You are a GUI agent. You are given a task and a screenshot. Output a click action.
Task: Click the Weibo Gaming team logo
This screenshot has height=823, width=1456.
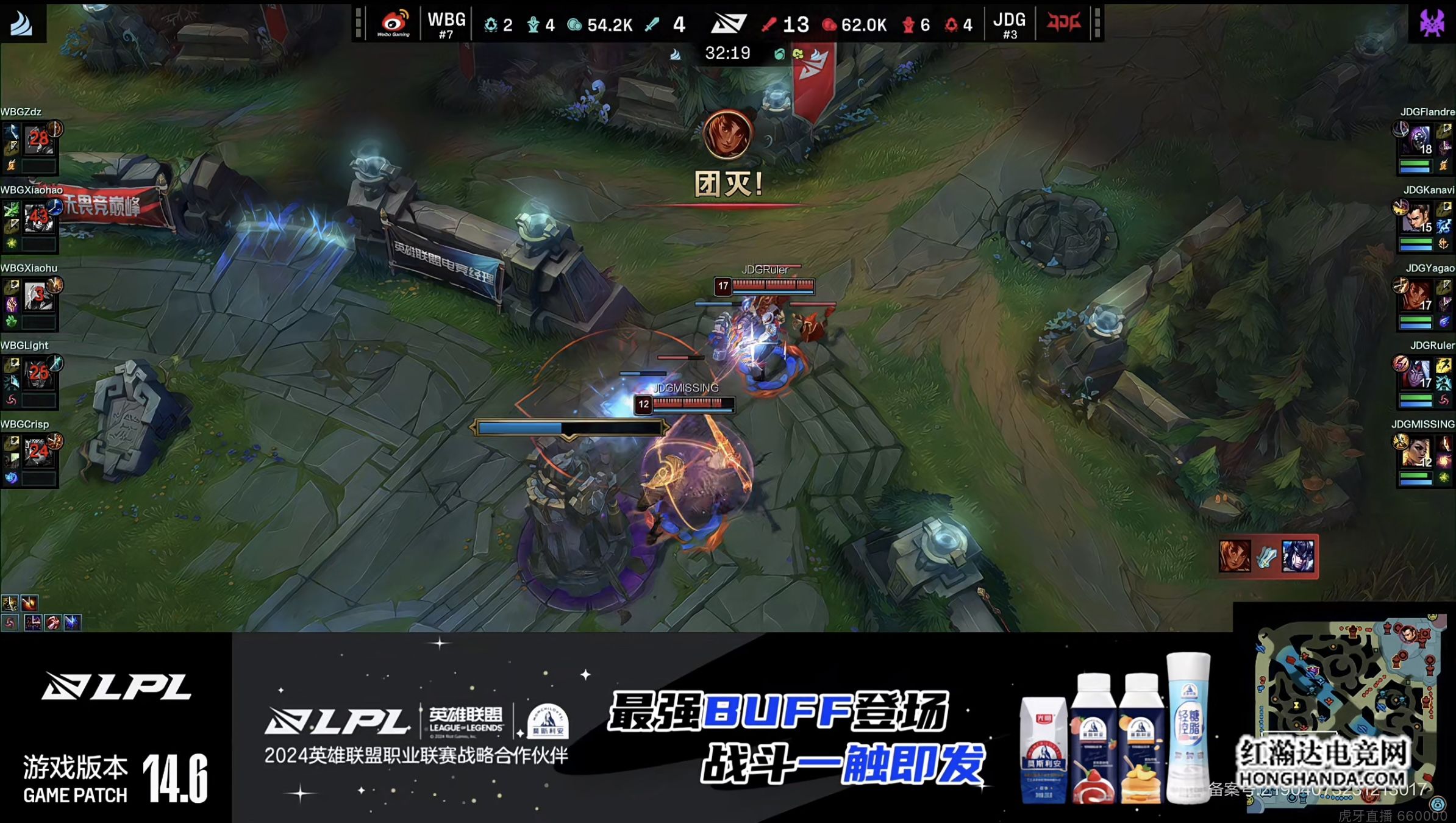tap(393, 24)
